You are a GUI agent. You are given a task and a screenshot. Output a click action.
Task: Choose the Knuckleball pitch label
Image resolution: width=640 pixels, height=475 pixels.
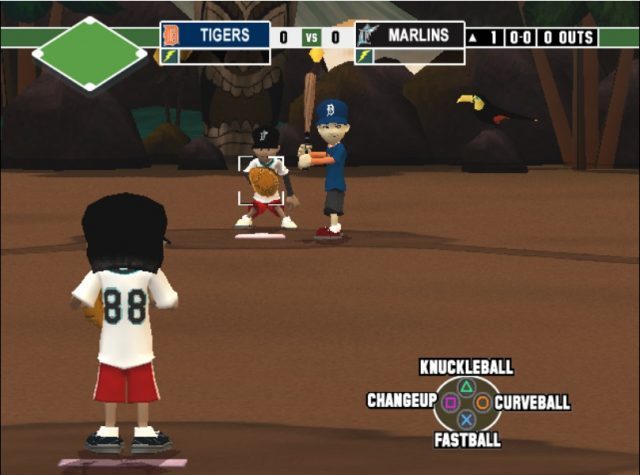click(x=466, y=367)
